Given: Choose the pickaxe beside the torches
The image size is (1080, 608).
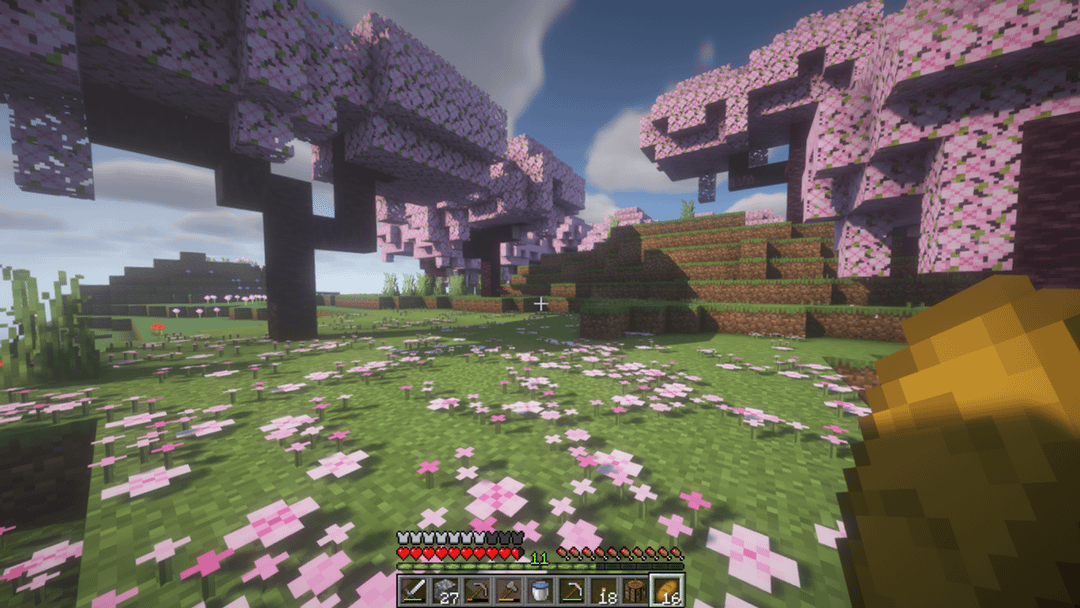Looking at the screenshot, I should click(573, 590).
